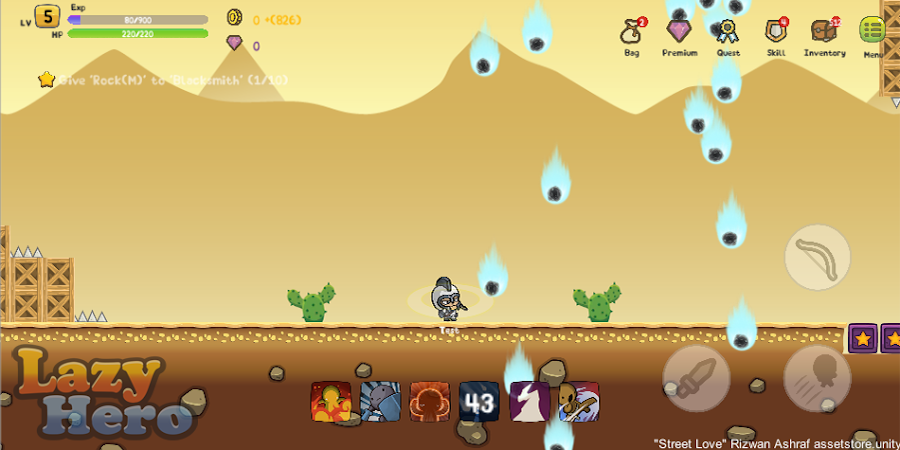
Task: Tap the dash button
Action: point(817,378)
